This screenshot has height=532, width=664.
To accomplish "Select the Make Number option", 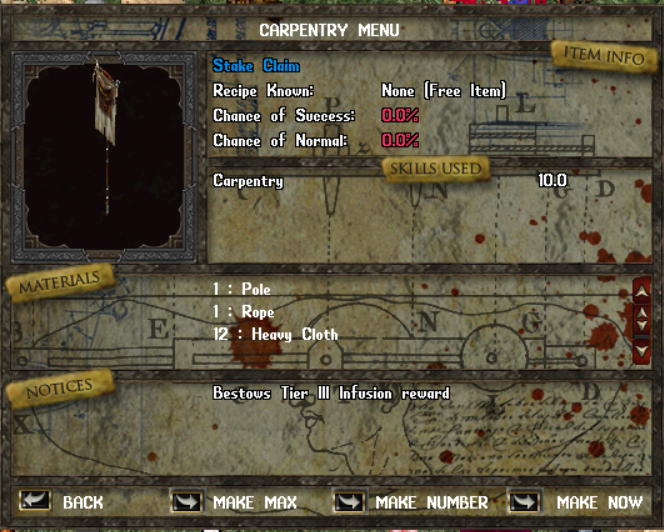I will (349, 501).
